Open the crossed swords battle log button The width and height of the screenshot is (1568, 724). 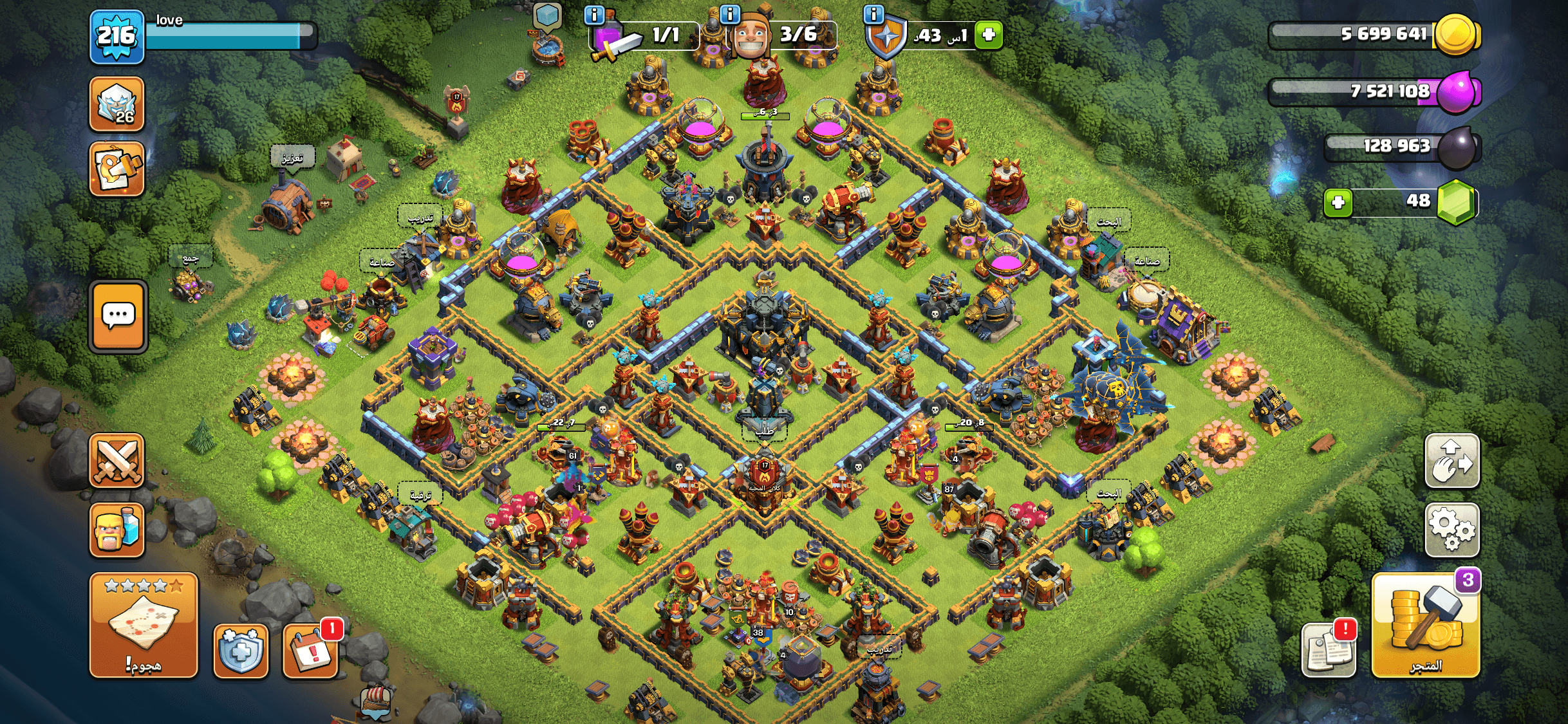(117, 460)
